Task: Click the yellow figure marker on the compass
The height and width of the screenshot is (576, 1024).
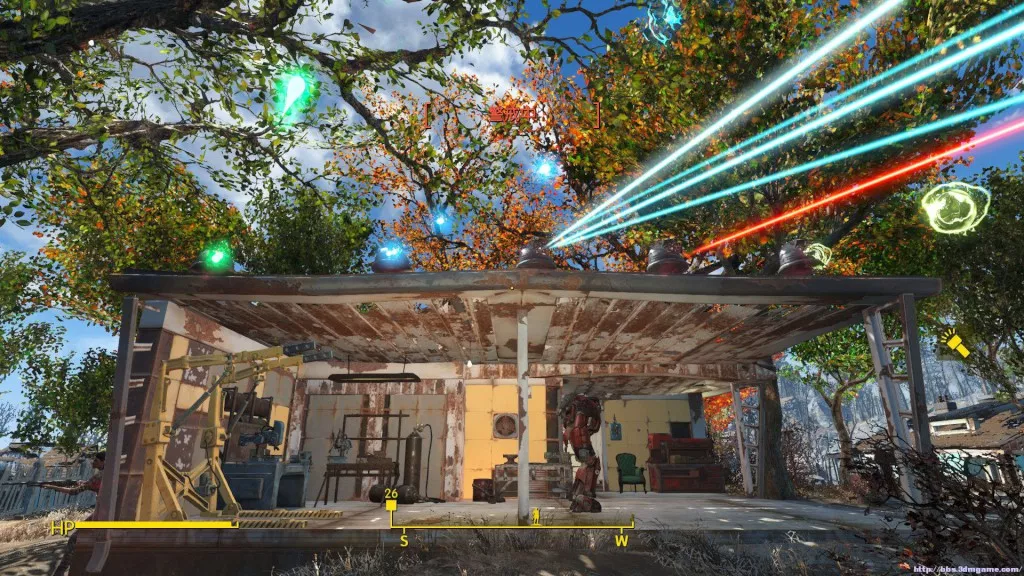Action: pyautogui.click(x=536, y=516)
